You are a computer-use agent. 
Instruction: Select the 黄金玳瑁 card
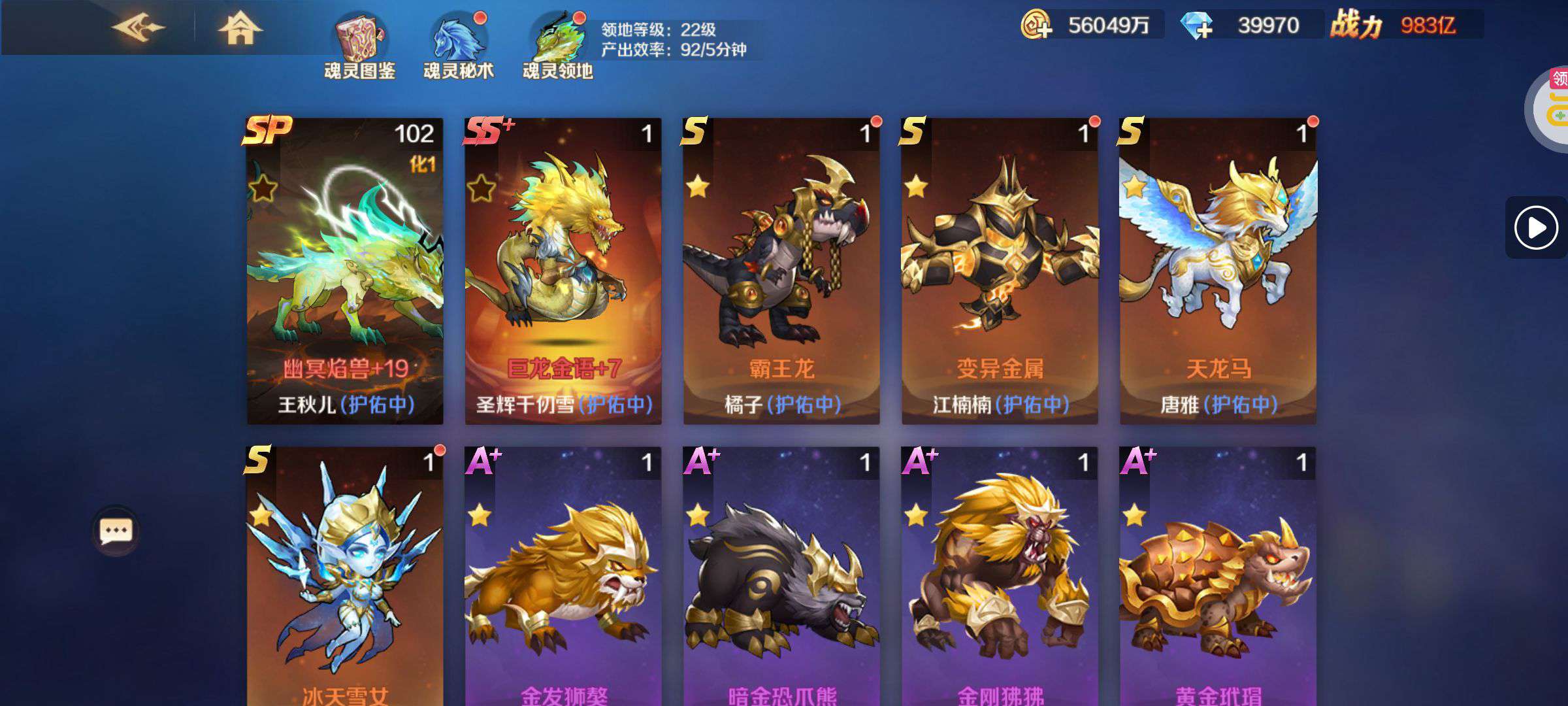click(x=1218, y=575)
